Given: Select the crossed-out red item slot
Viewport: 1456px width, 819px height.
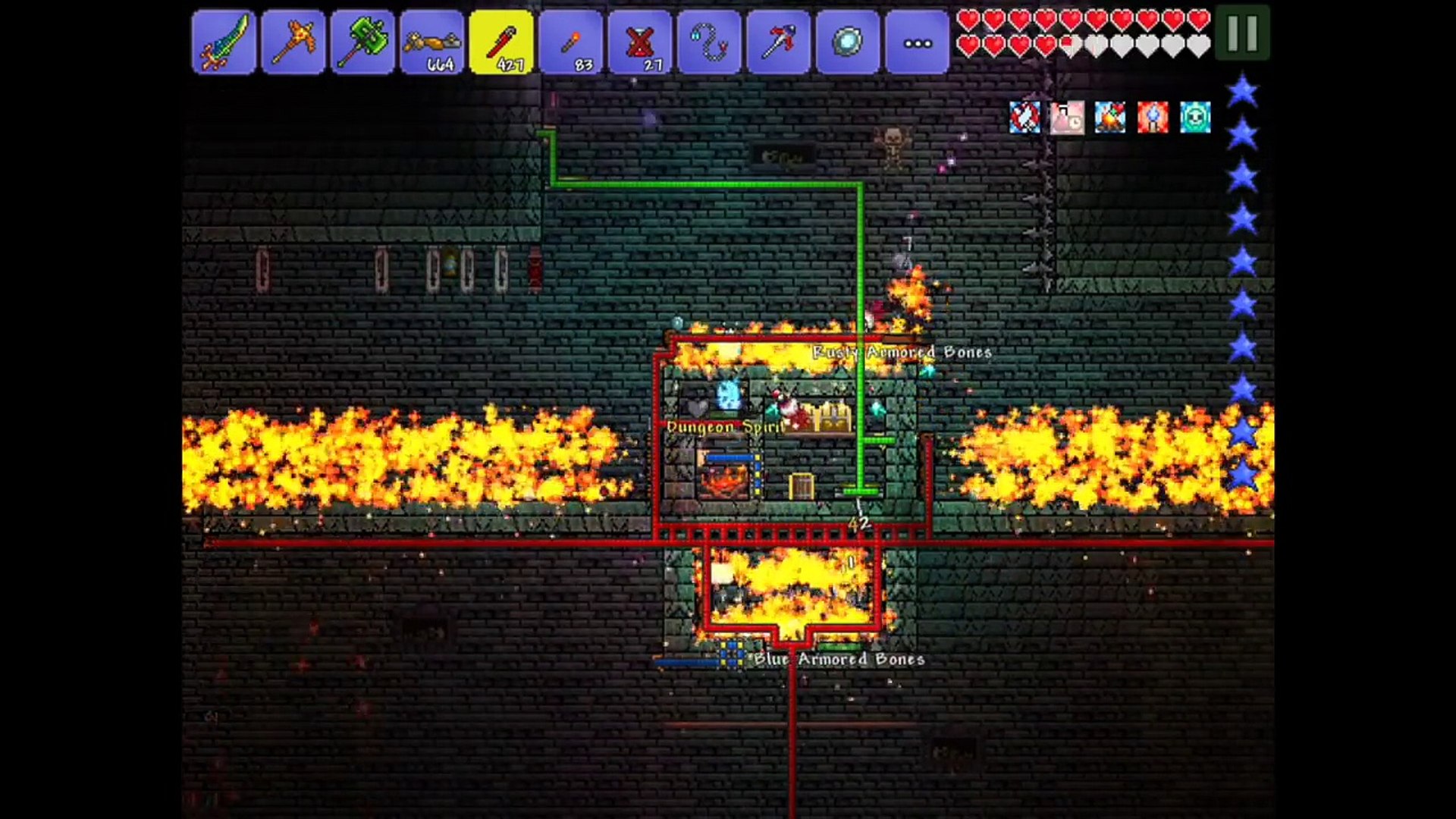Looking at the screenshot, I should tap(641, 42).
